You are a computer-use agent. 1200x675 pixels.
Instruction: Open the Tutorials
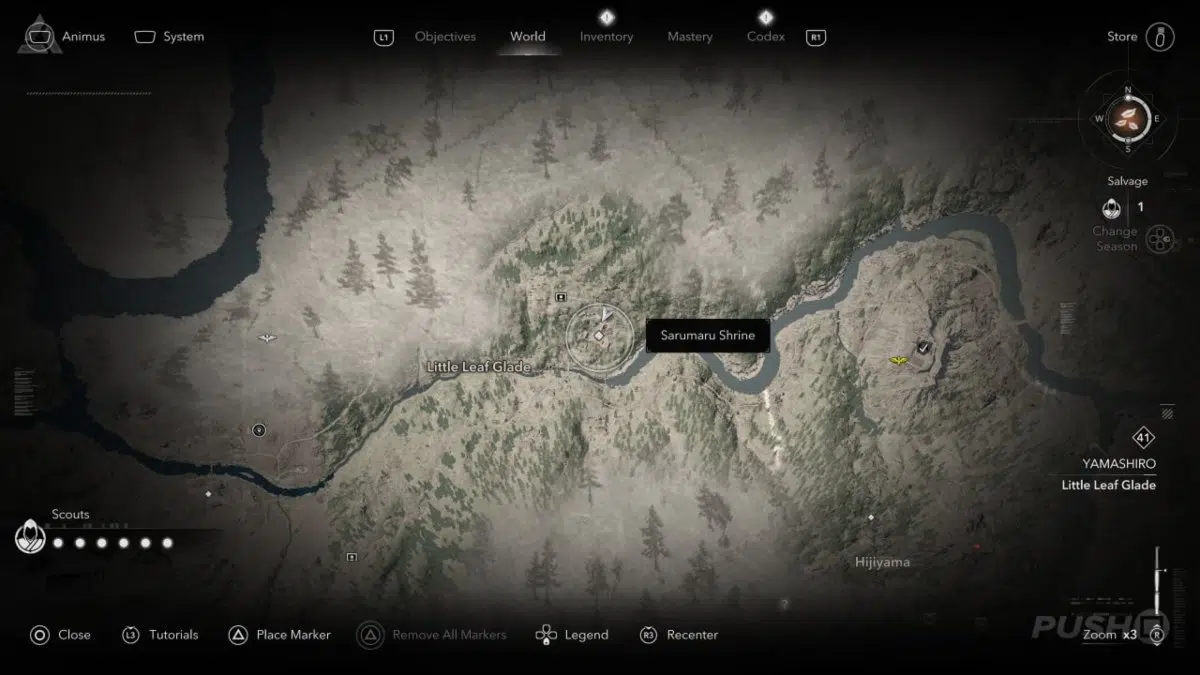pos(160,635)
